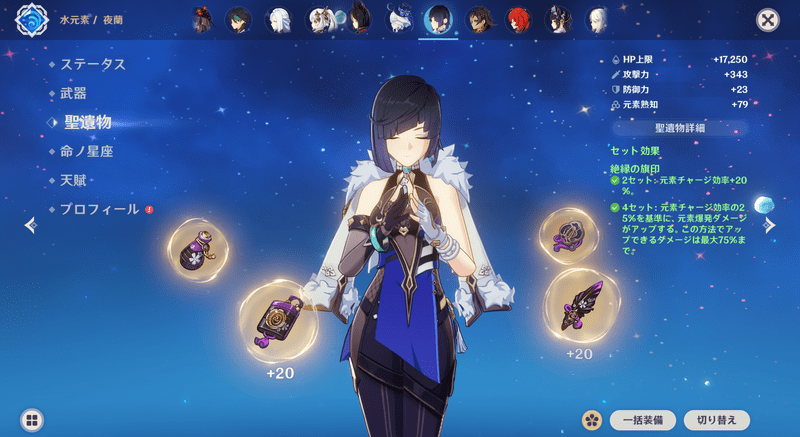Select the sands artifact slot
This screenshot has width=800, height=437.
pos(280,322)
